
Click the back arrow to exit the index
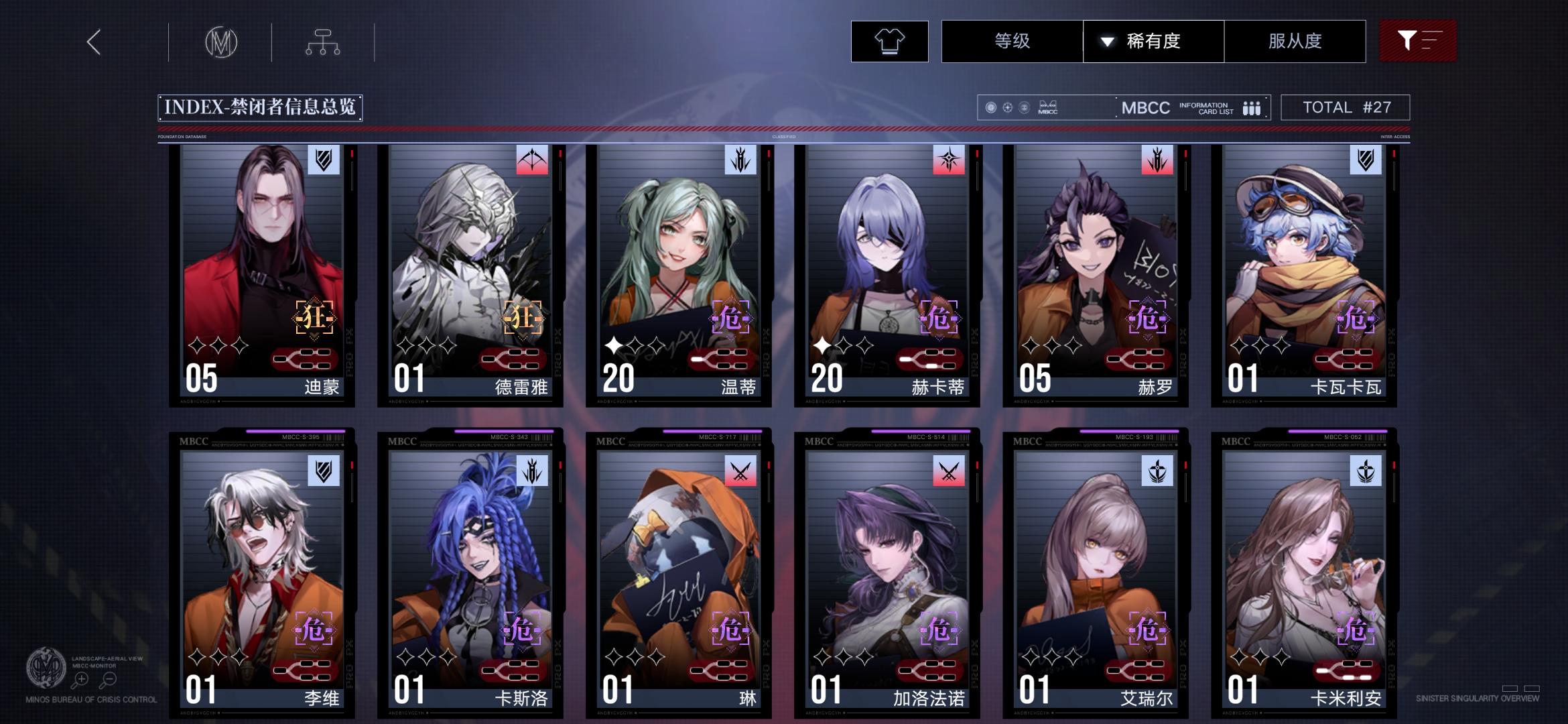pos(93,42)
